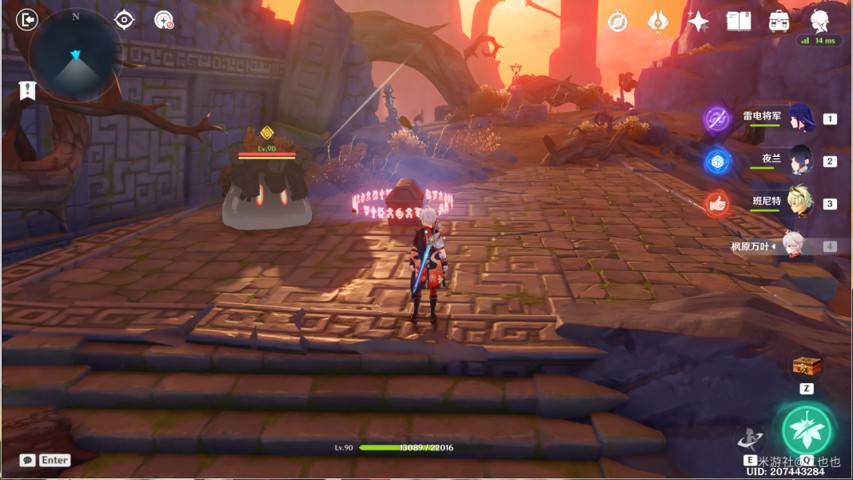Open the backpack inventory
The width and height of the screenshot is (853, 480).
point(779,21)
